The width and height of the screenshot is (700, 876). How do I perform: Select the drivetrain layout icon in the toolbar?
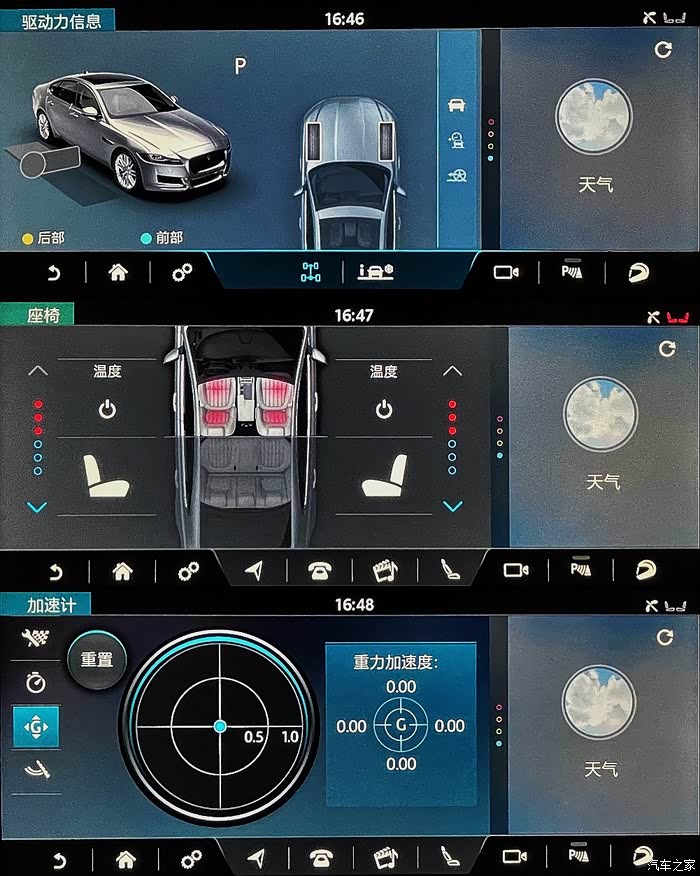[x=311, y=272]
